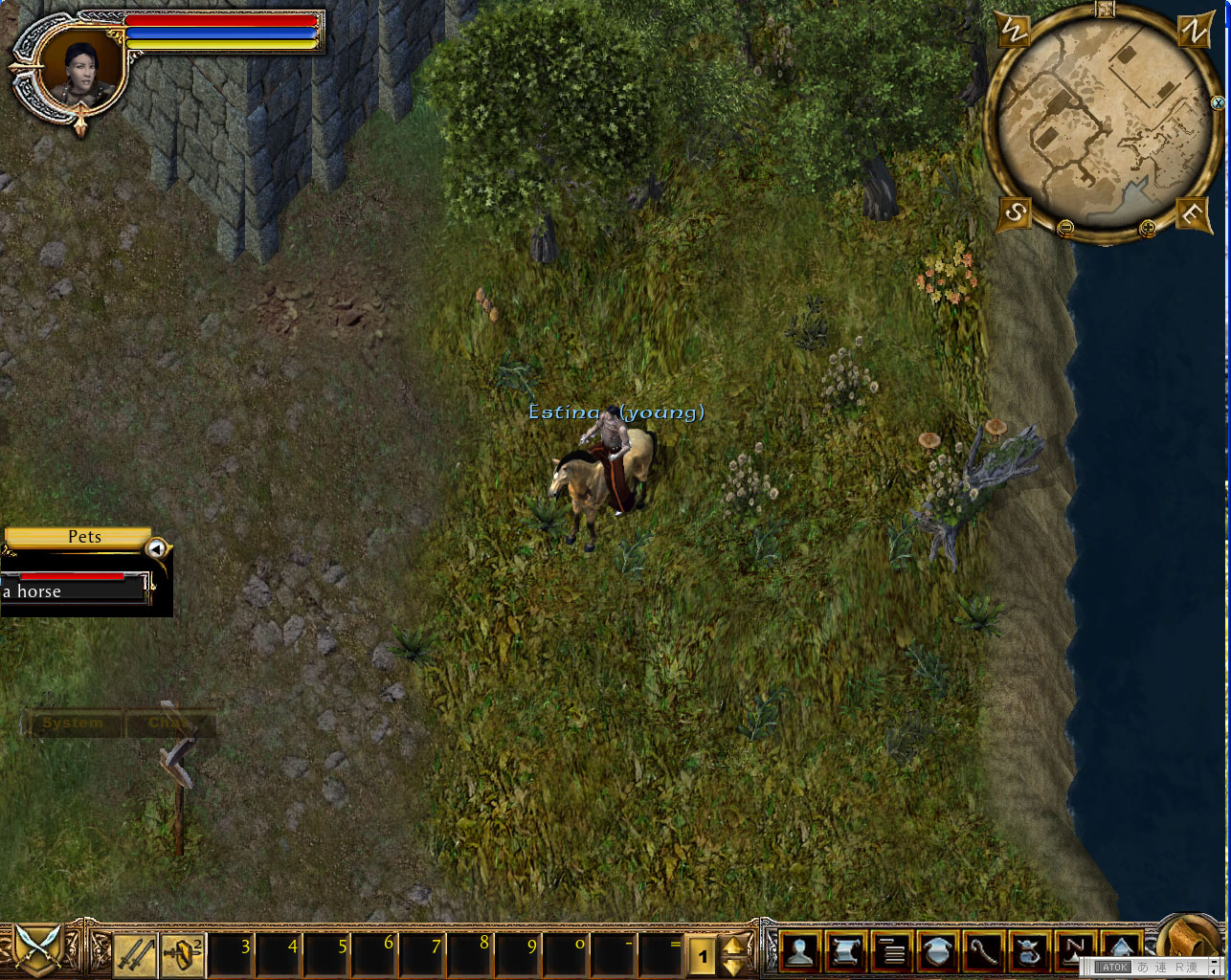This screenshot has height=980, width=1231.
Task: Close the minimap with the X button
Action: click(1218, 102)
